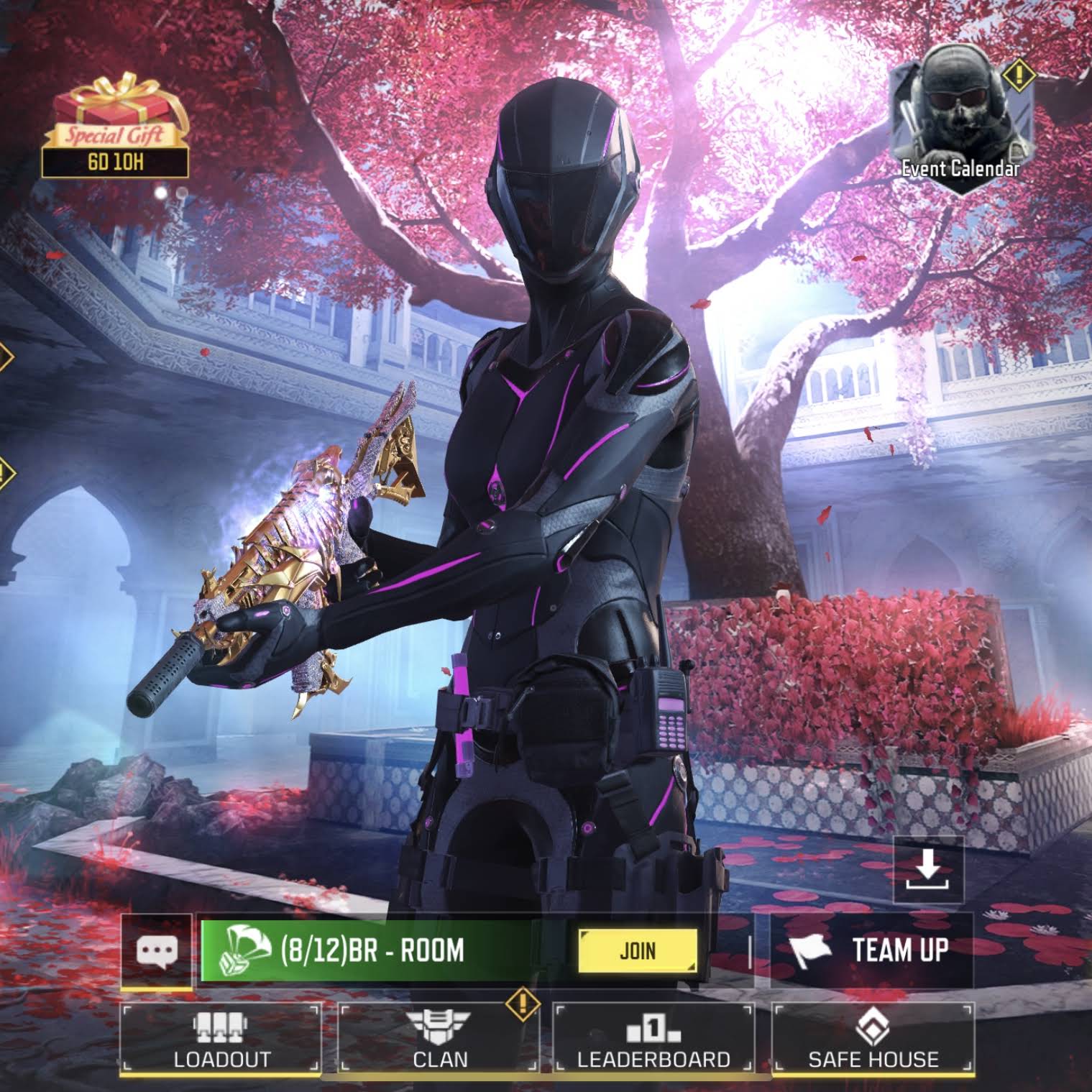Image resolution: width=1092 pixels, height=1092 pixels.
Task: Enter the SAFE HOUSE
Action: point(873,1039)
